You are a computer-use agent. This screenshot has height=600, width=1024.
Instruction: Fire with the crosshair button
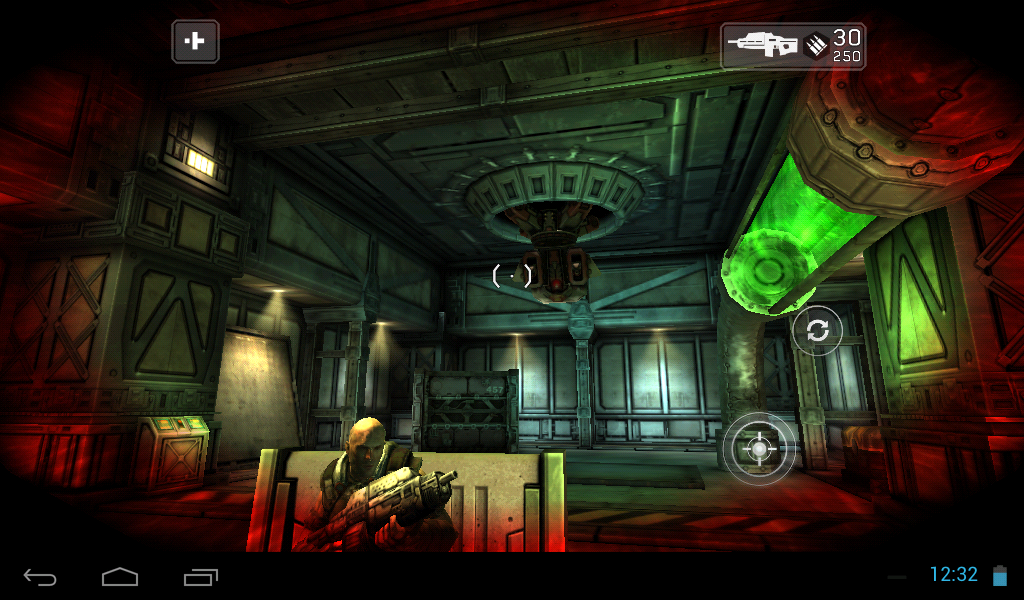tap(759, 449)
